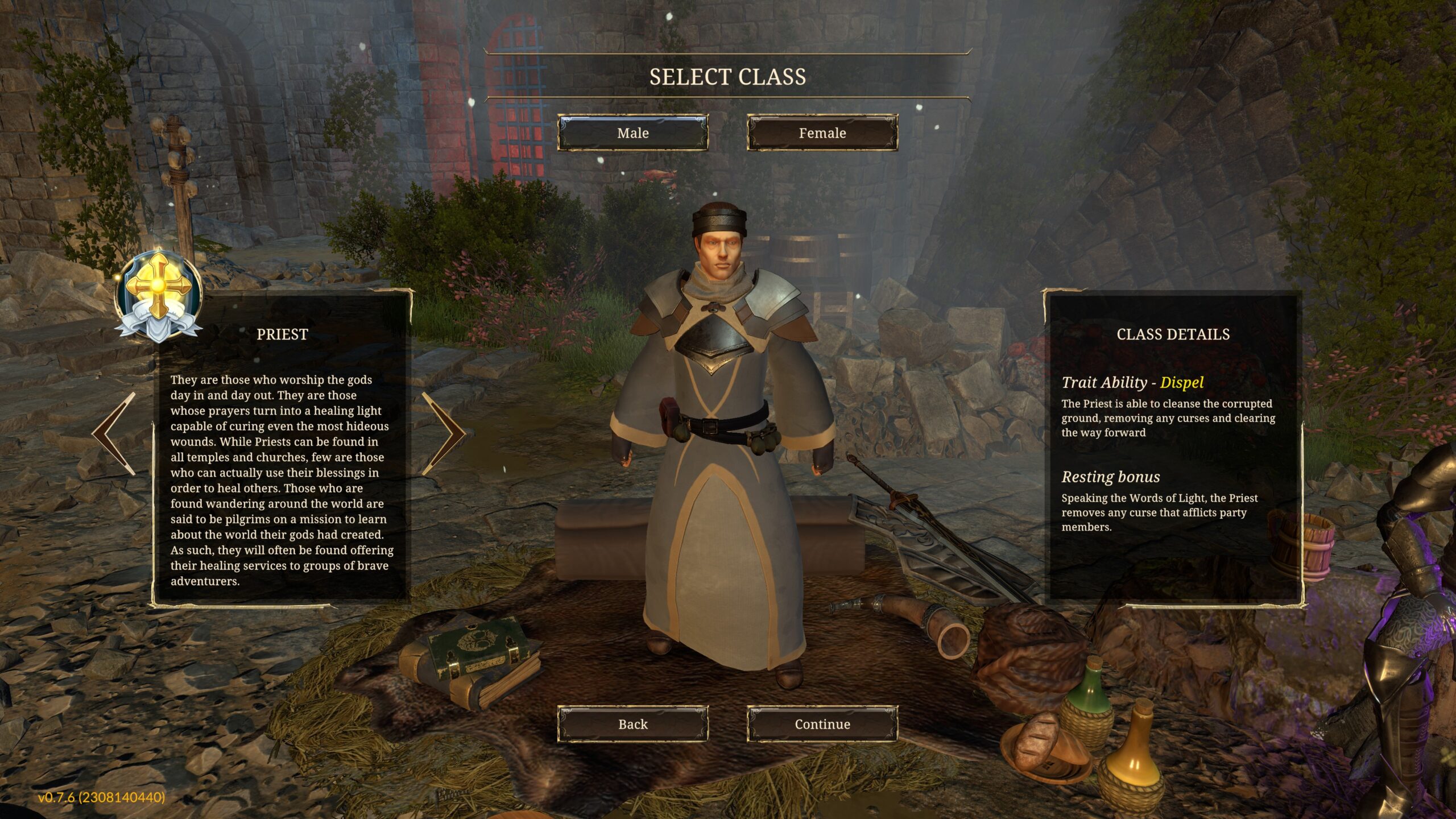Choose the Female gender option
1456x819 pixels.
[x=822, y=133]
